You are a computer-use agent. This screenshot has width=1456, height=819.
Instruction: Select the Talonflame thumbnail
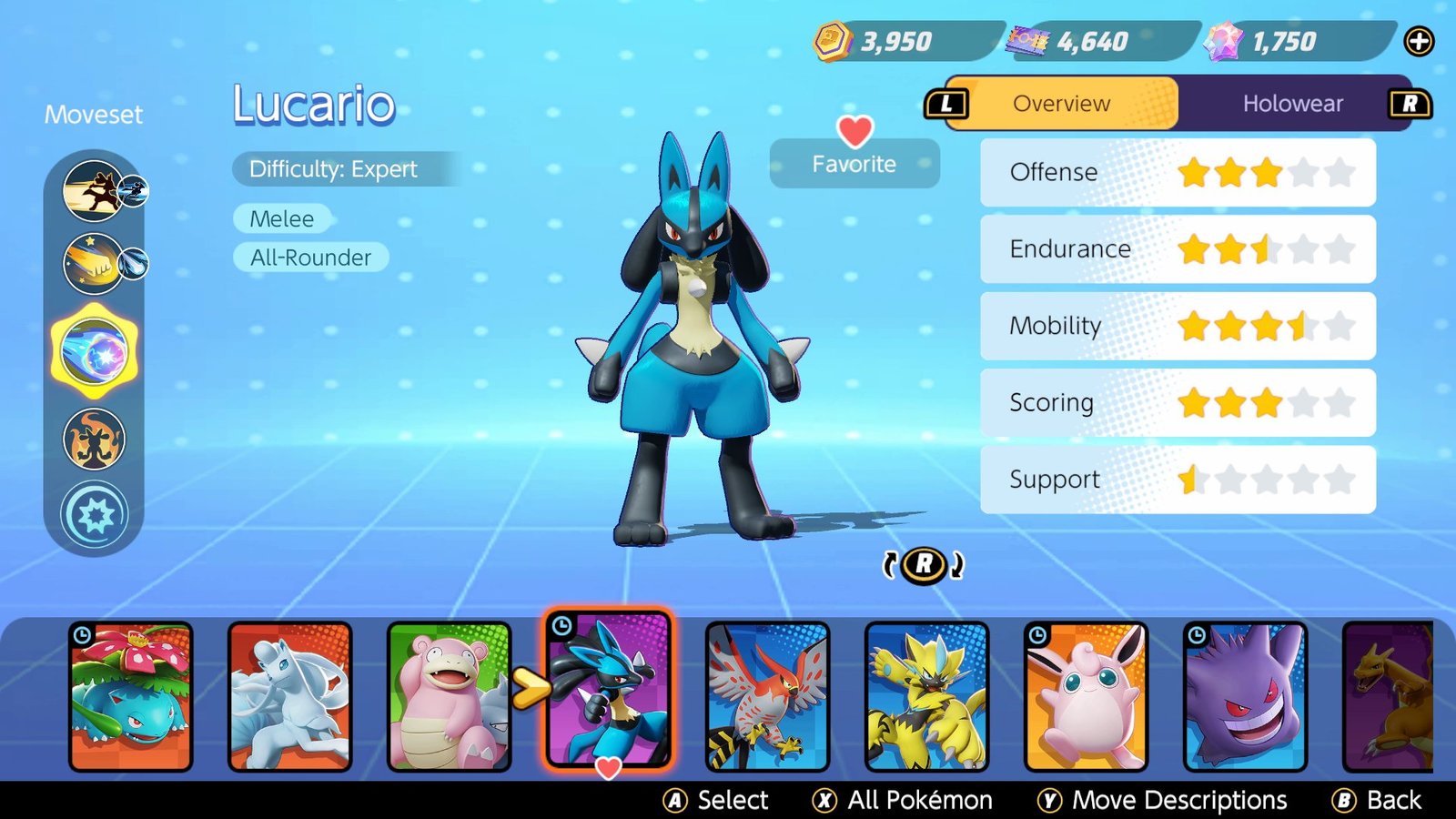pyautogui.click(x=767, y=694)
